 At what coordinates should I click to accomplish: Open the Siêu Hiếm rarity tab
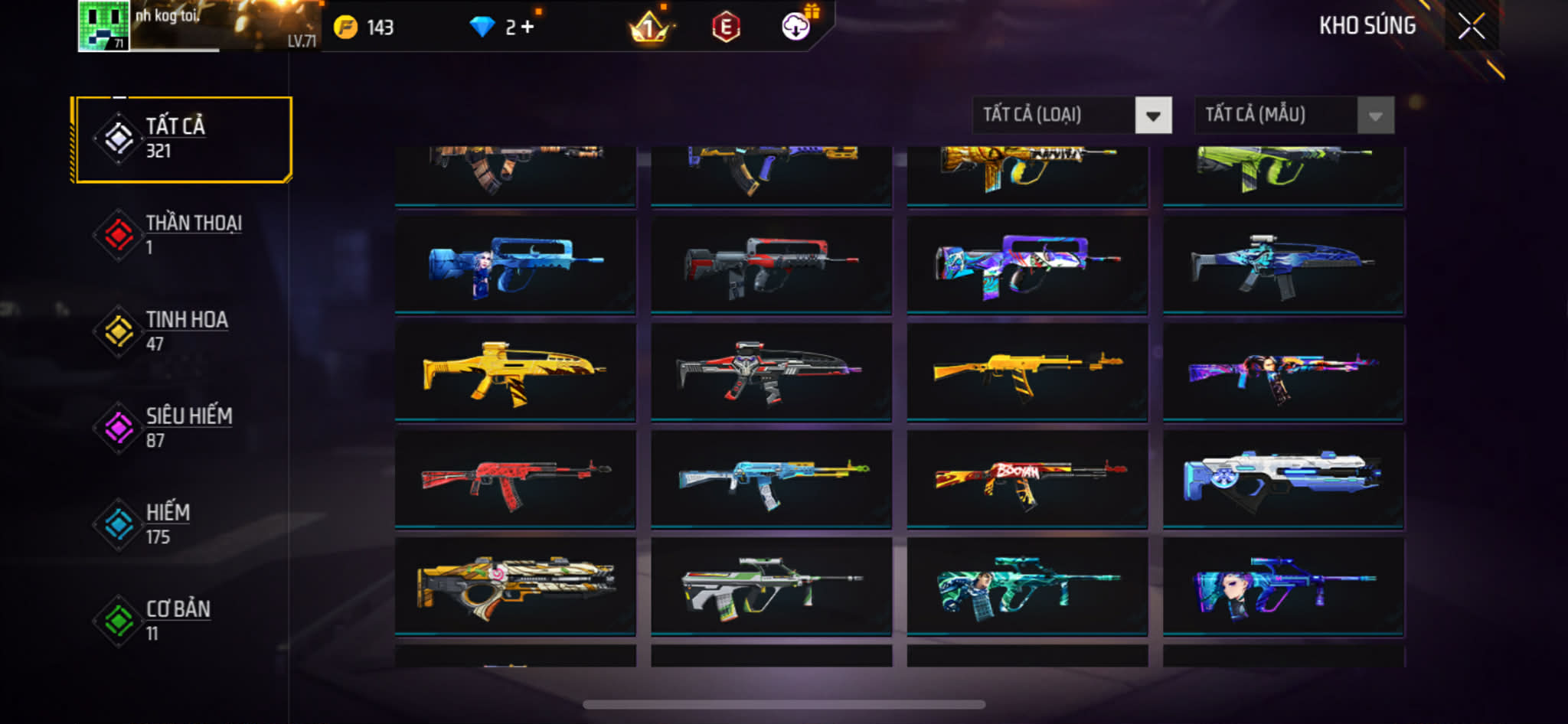(x=183, y=428)
